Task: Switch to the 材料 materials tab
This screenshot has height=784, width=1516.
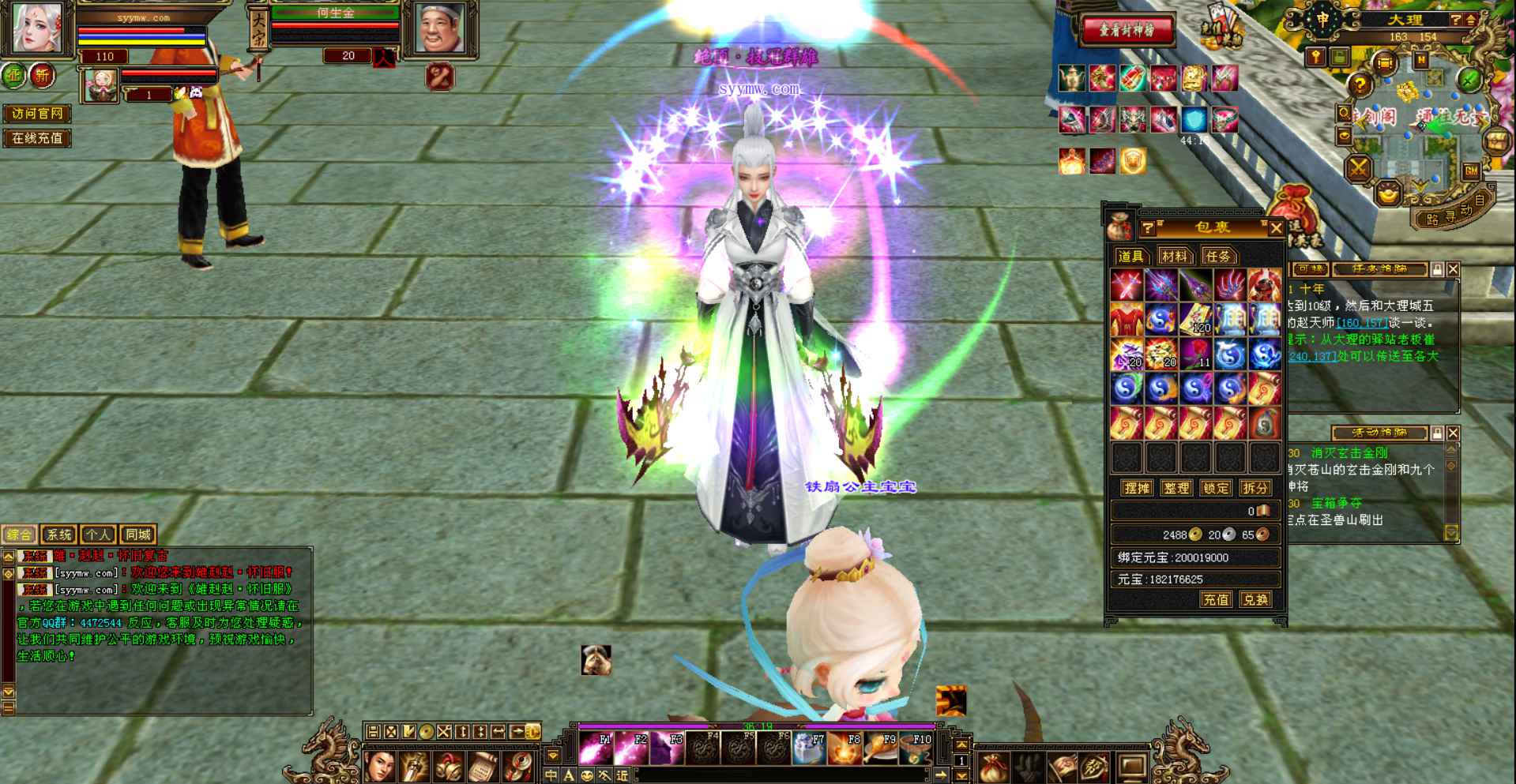Action: [1174, 256]
